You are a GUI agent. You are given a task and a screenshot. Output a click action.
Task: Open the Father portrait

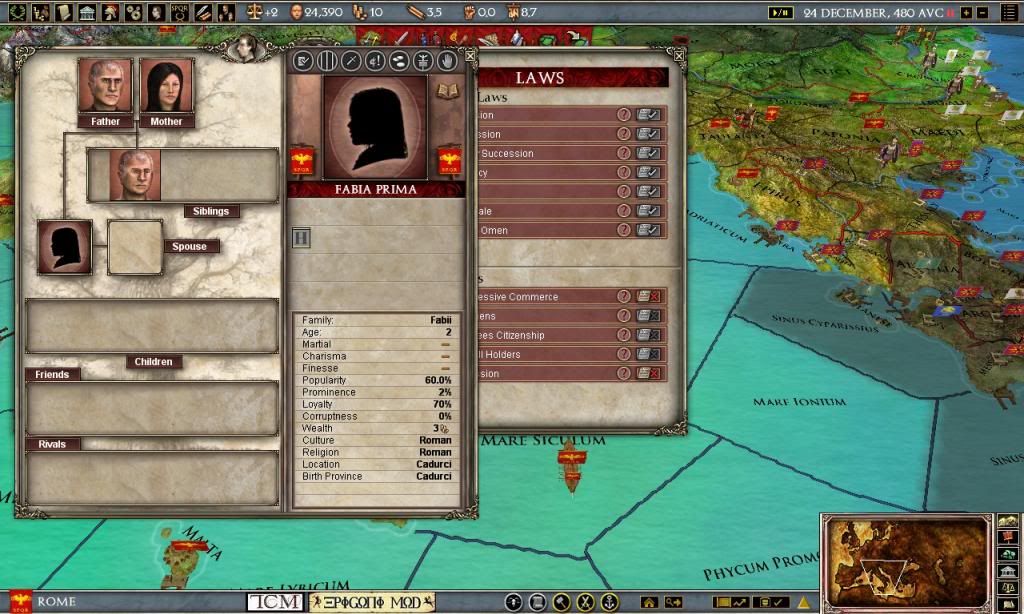pyautogui.click(x=105, y=86)
